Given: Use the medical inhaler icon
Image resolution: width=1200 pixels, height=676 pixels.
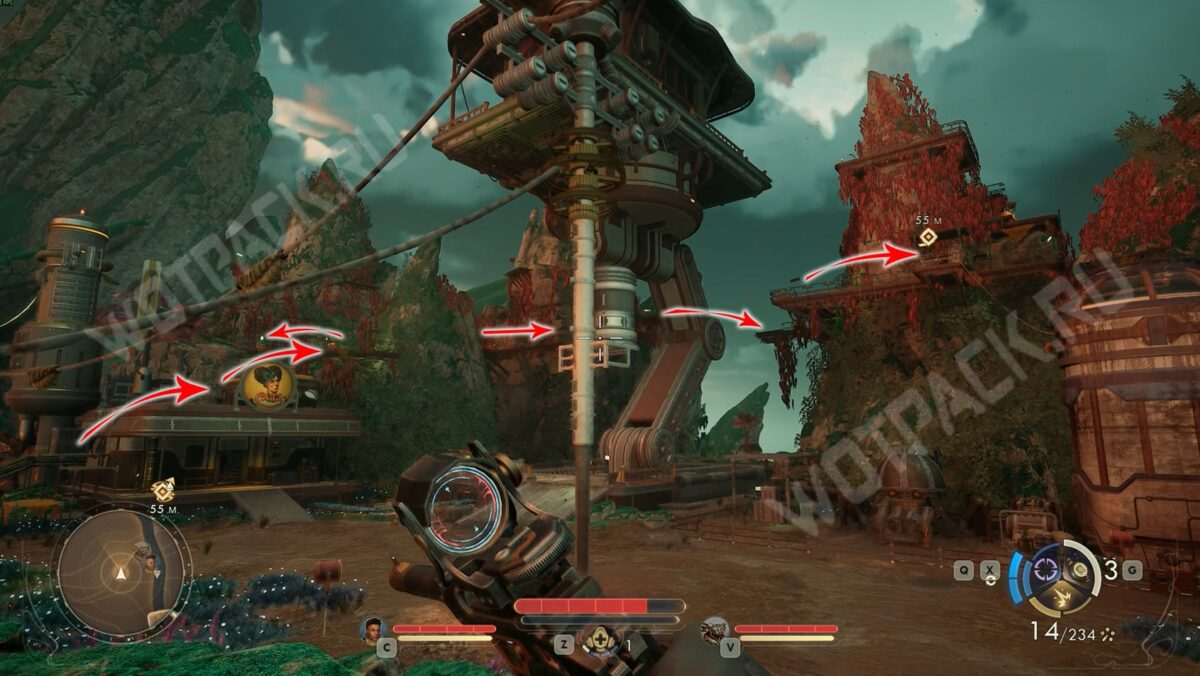Looking at the screenshot, I should tap(599, 639).
